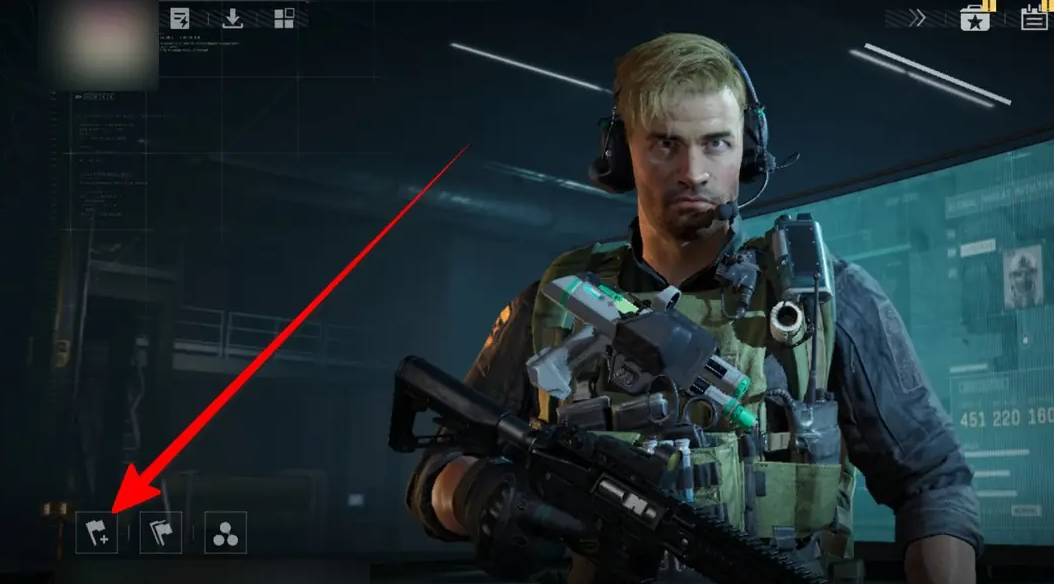Image resolution: width=1054 pixels, height=584 pixels.
Task: Select the three circles icon button
Action: (225, 532)
